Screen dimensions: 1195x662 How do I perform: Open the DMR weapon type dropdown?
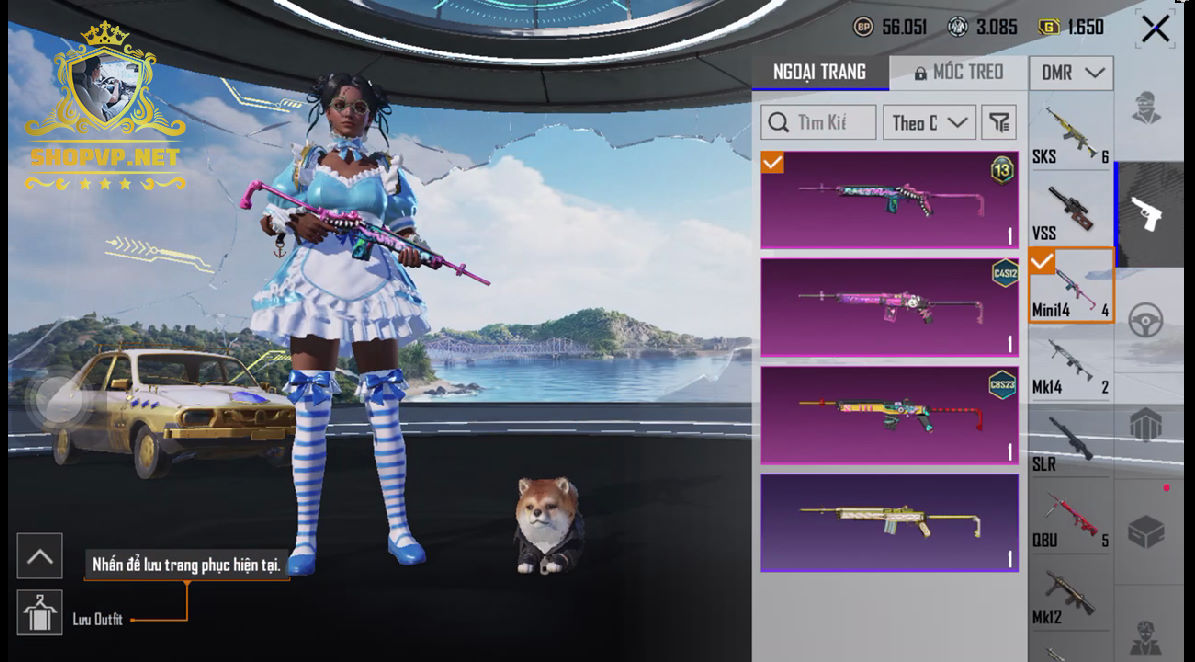[x=1071, y=73]
